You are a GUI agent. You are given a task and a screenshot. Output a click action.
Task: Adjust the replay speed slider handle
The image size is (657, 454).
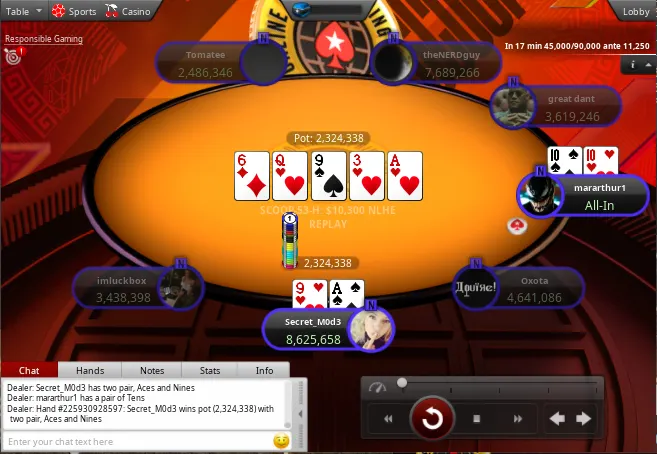(402, 383)
